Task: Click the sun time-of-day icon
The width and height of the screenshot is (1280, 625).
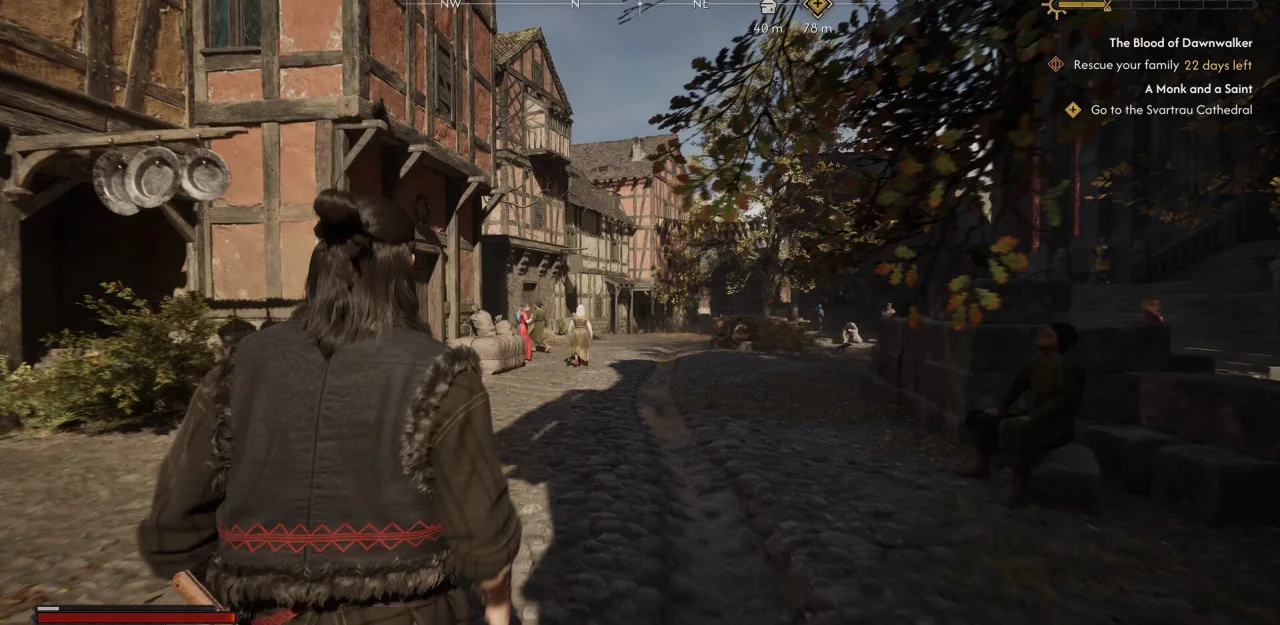Action: tap(1057, 7)
